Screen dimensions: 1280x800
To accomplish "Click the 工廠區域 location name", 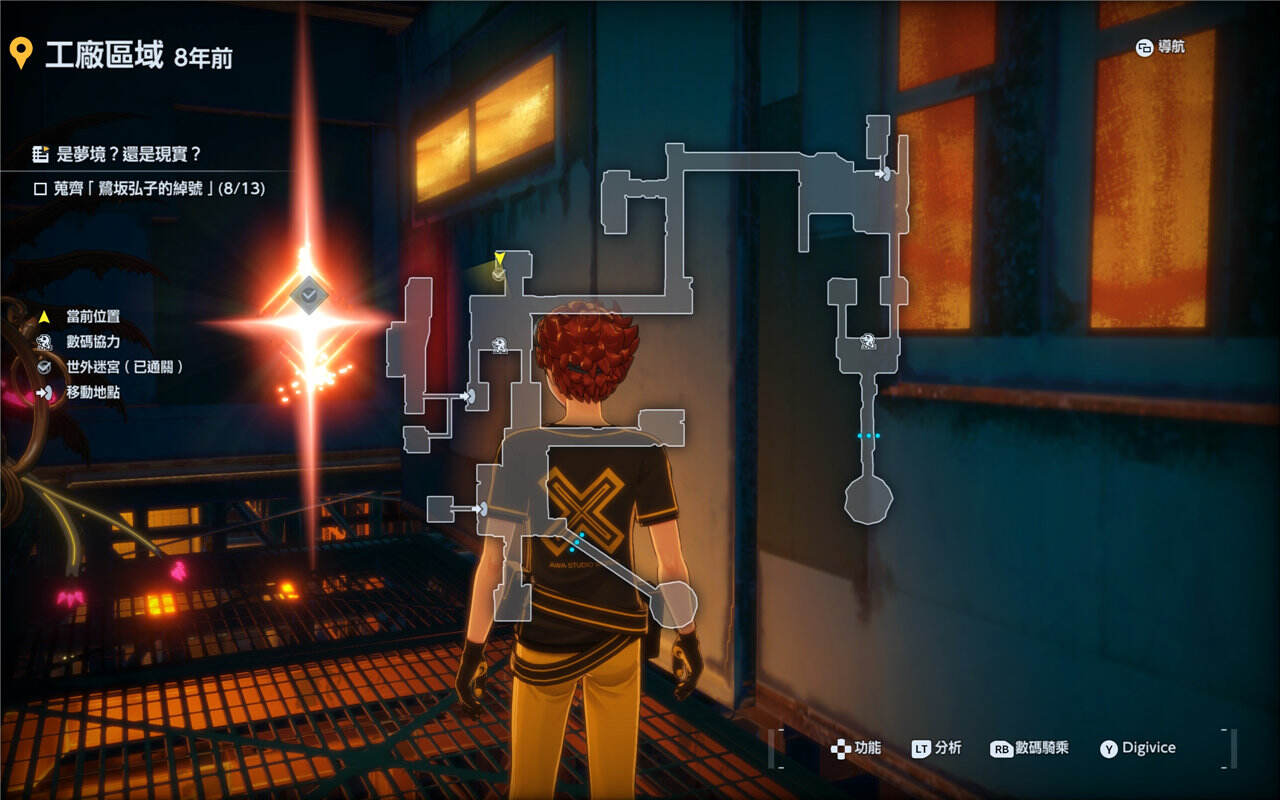I will click(104, 55).
